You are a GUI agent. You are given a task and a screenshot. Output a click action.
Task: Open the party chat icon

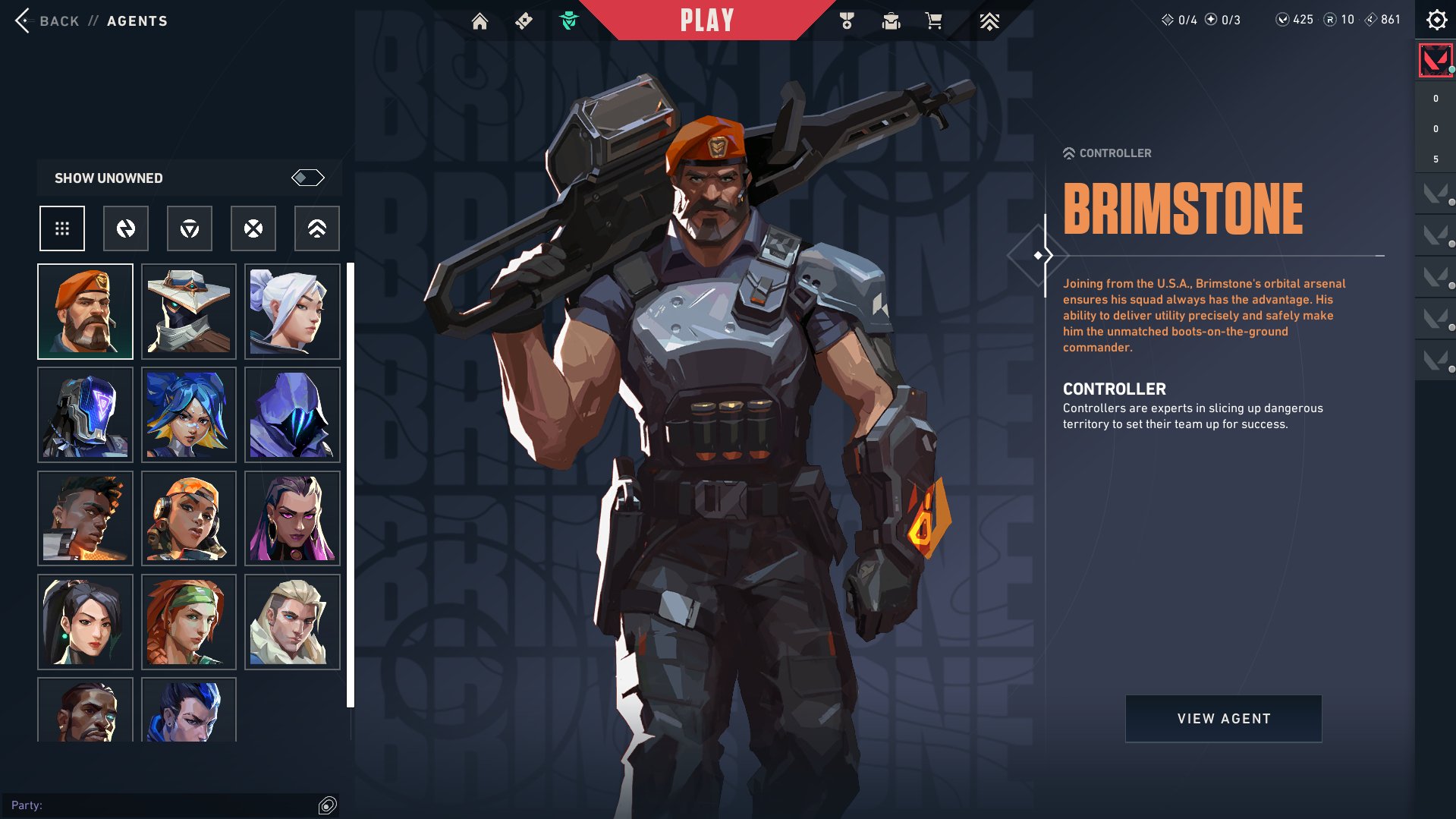[x=327, y=805]
